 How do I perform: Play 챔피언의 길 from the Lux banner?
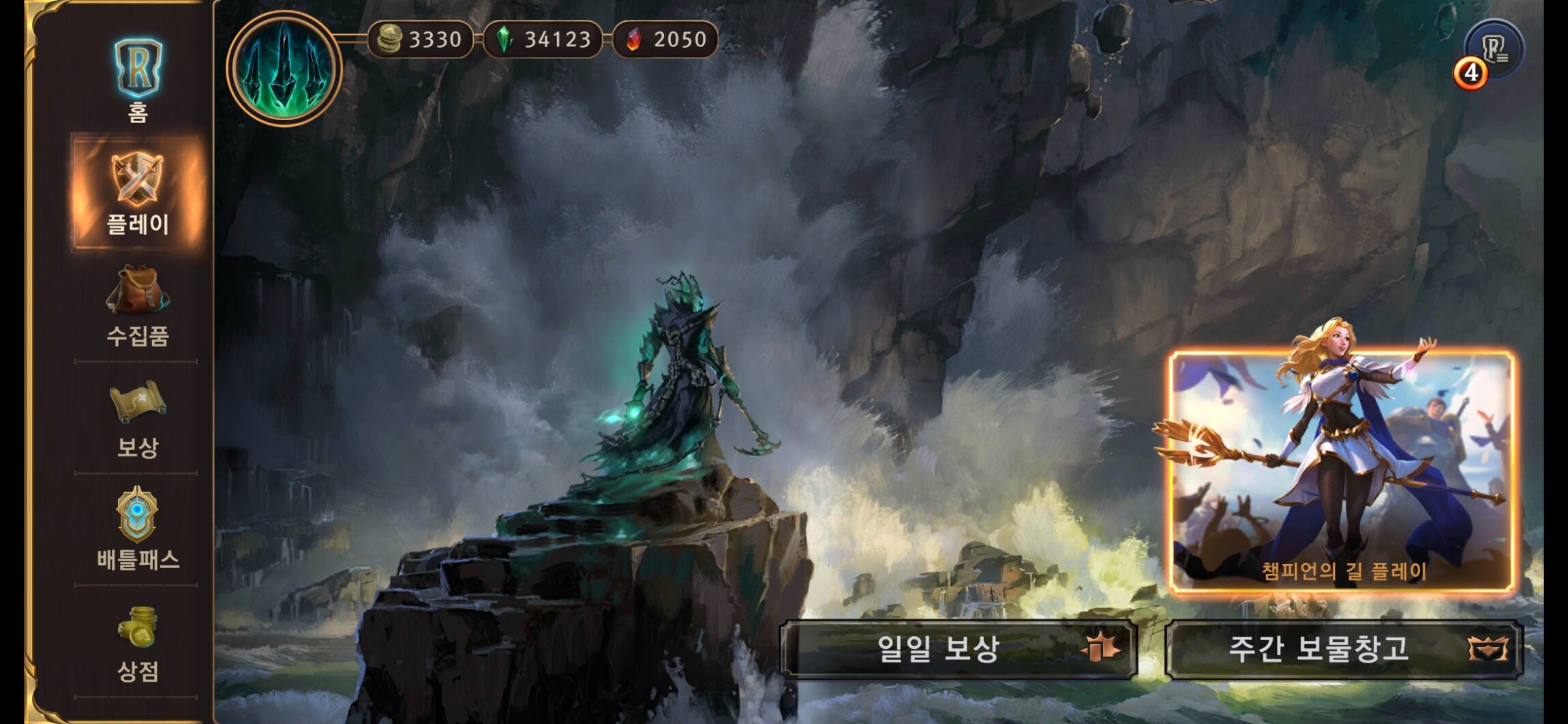(1342, 472)
